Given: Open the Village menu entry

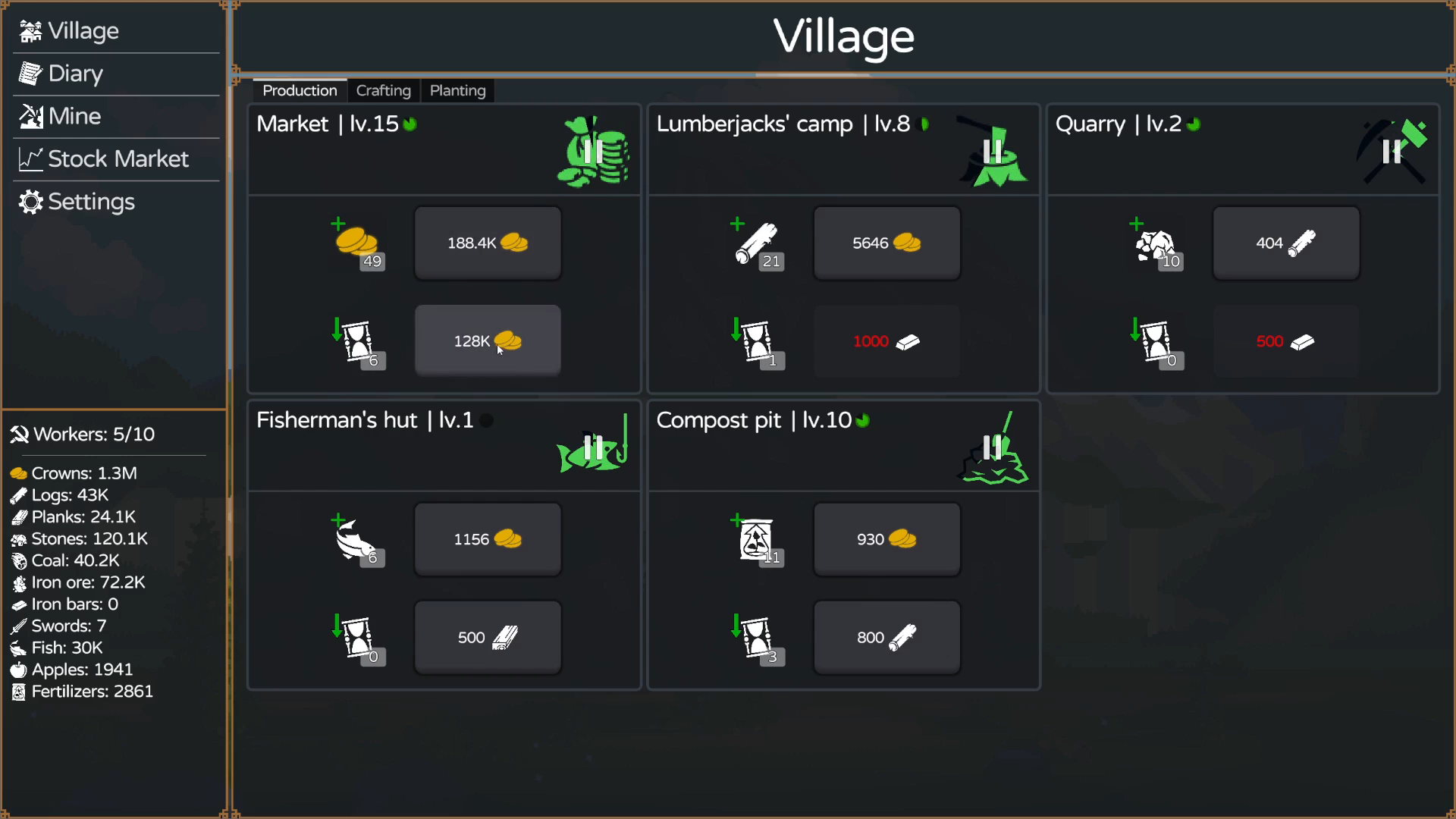Looking at the screenshot, I should (82, 31).
